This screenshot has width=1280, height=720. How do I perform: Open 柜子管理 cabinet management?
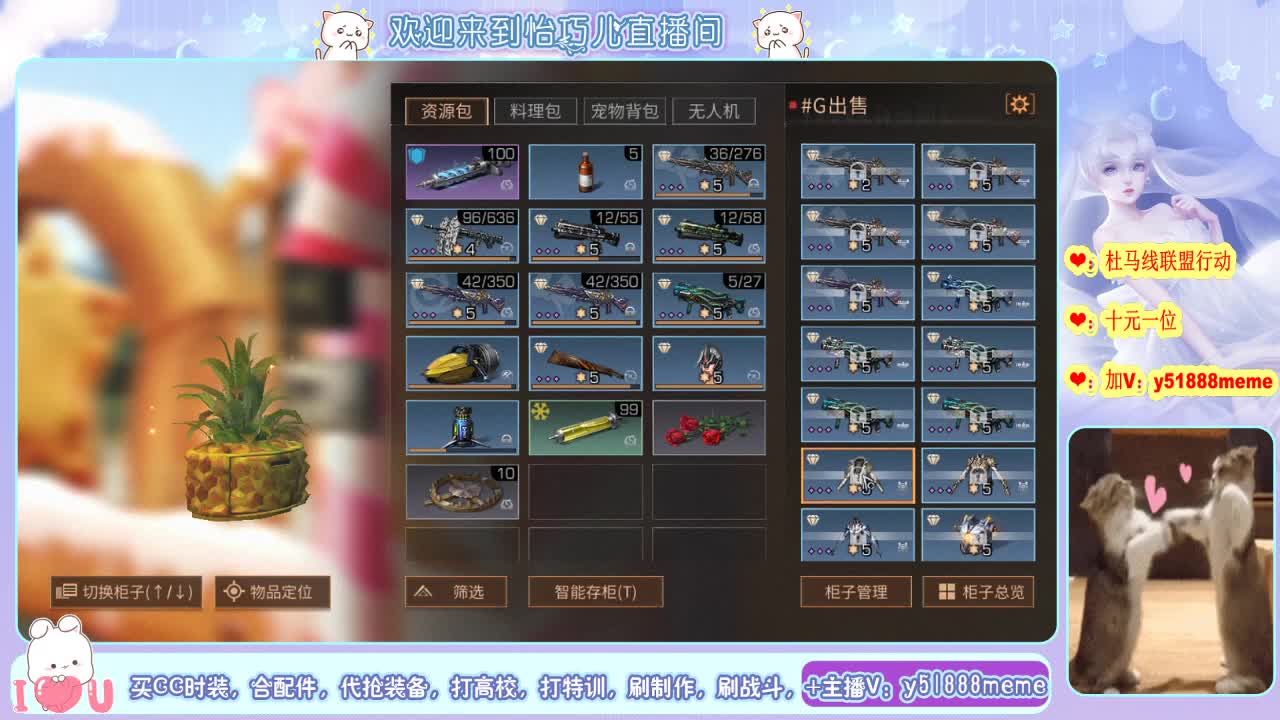[855, 592]
